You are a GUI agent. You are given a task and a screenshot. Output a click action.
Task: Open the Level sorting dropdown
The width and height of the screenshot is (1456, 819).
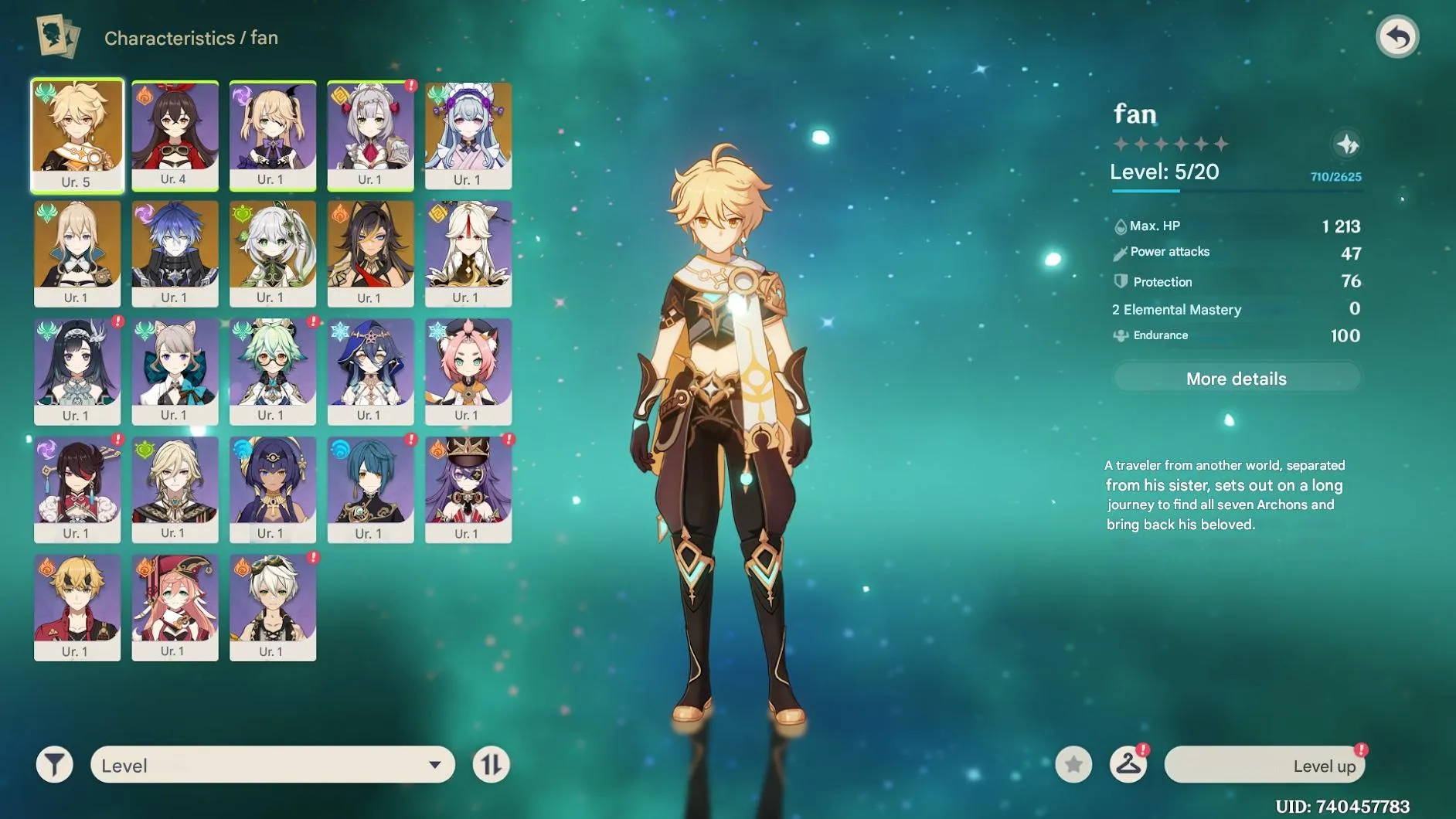(x=270, y=764)
